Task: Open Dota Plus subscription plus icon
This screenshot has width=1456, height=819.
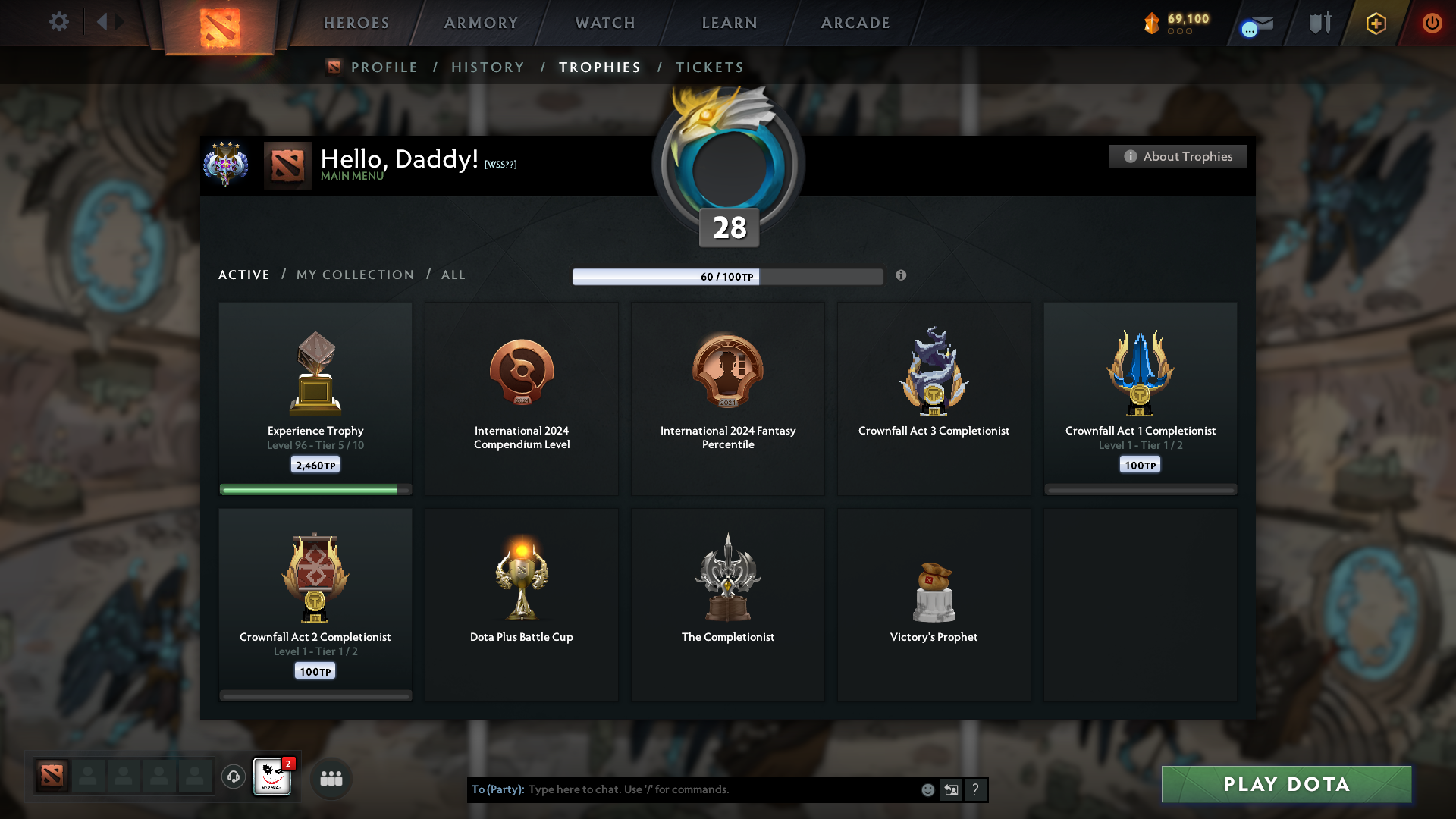Action: pos(1375,23)
